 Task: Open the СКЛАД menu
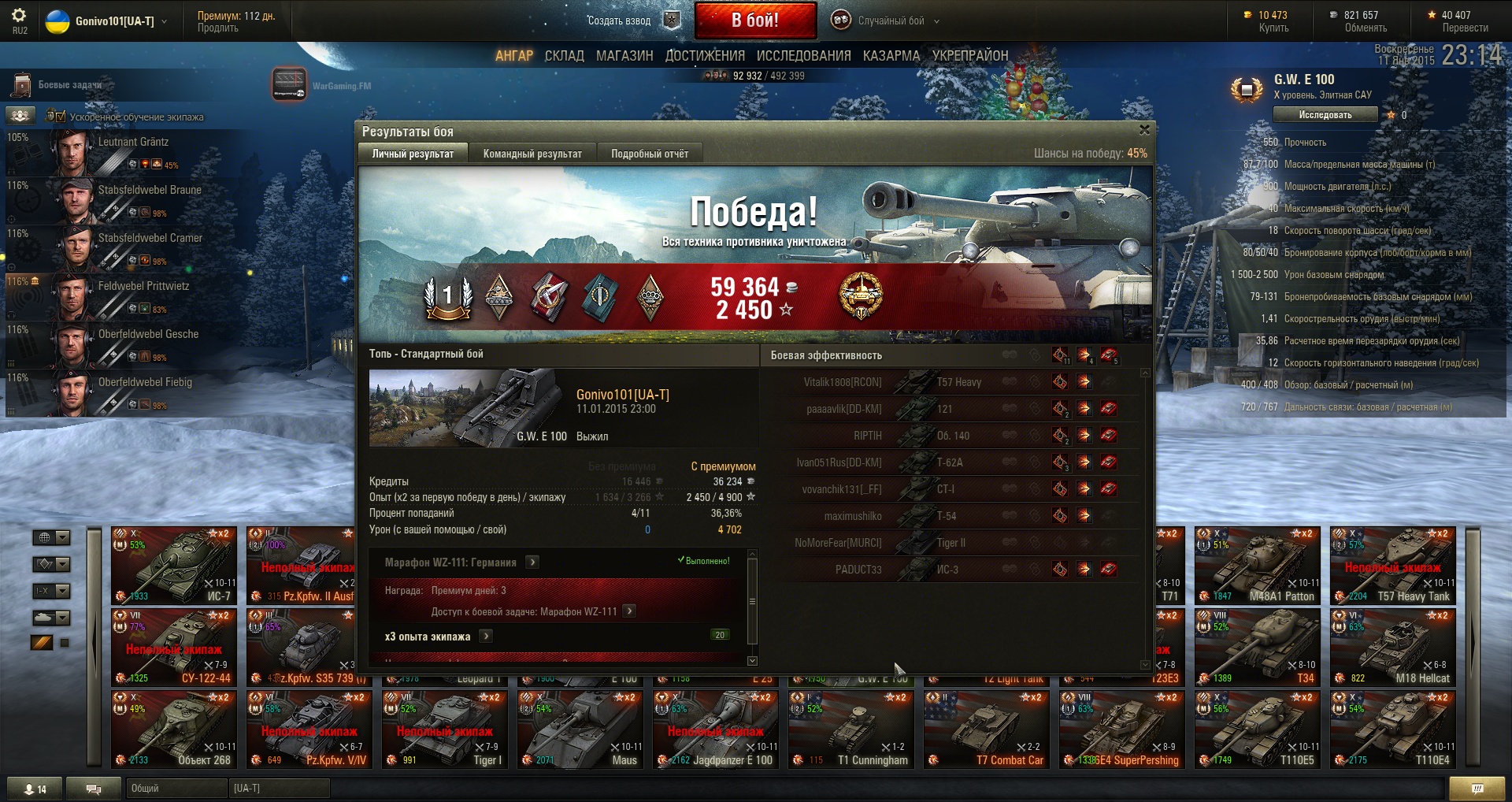tap(564, 56)
